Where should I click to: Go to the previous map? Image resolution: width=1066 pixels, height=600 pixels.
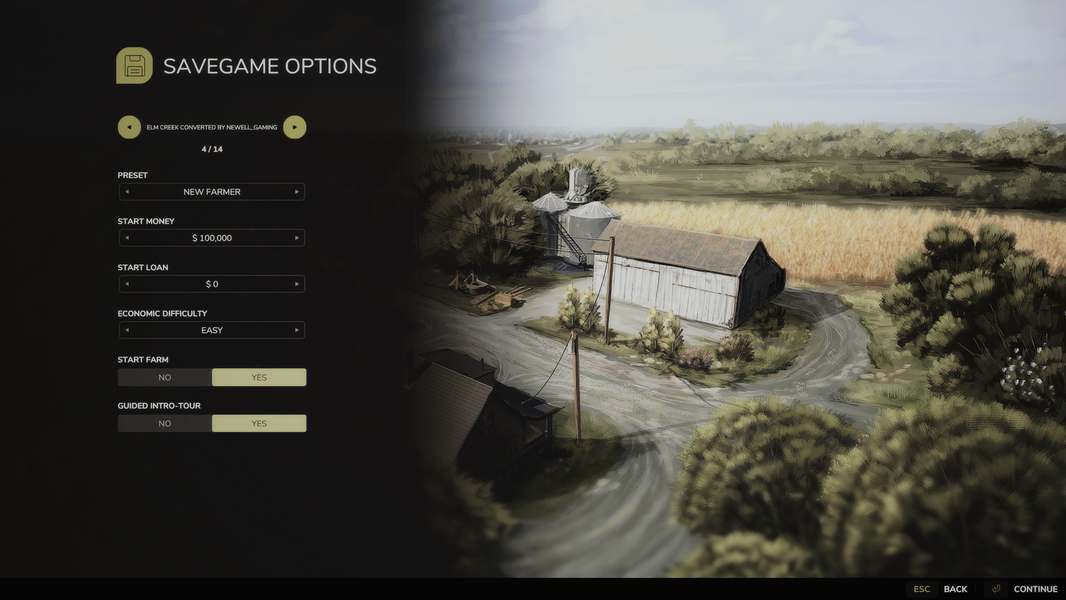pyautogui.click(x=129, y=127)
